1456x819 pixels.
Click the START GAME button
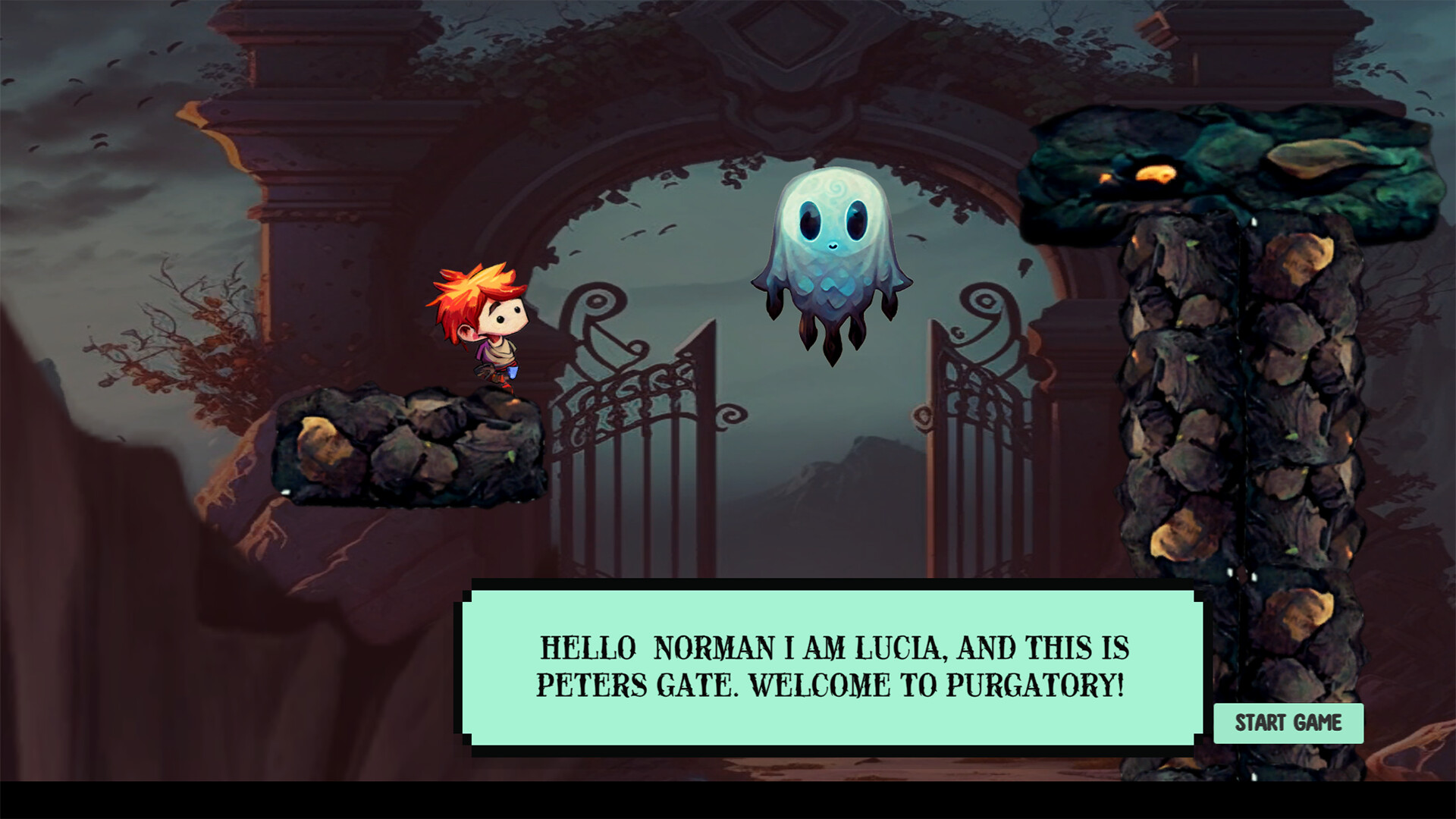click(x=1288, y=723)
